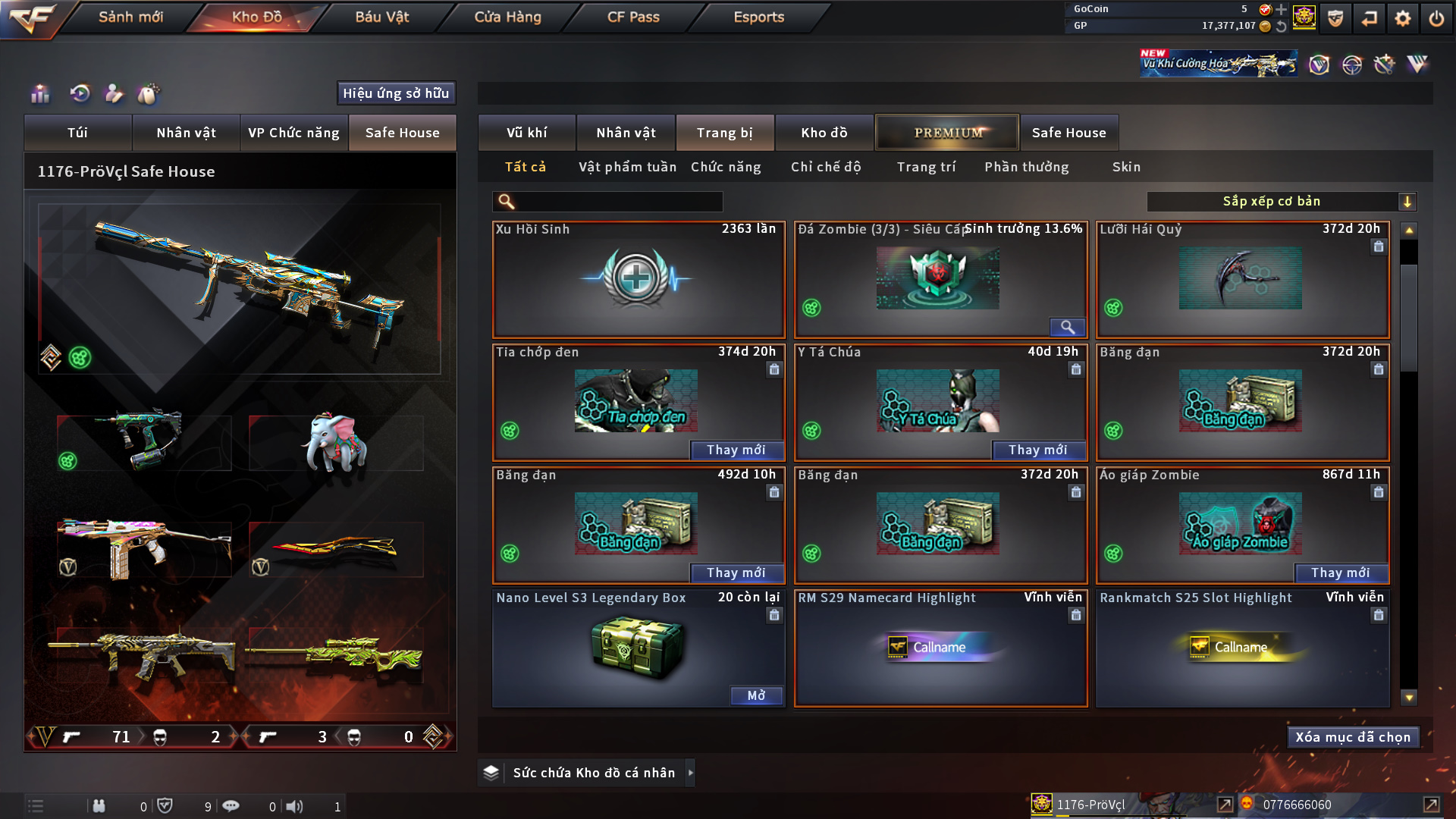Renew Tia chớp đen with Thay mới

coord(736,450)
